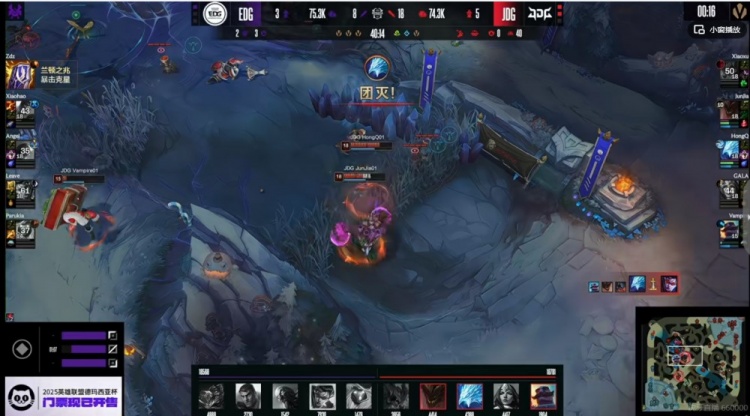Viewport: 750px width, 416px height.
Task: Open the 门票现已开售 ticket sale banner
Action: click(62, 396)
